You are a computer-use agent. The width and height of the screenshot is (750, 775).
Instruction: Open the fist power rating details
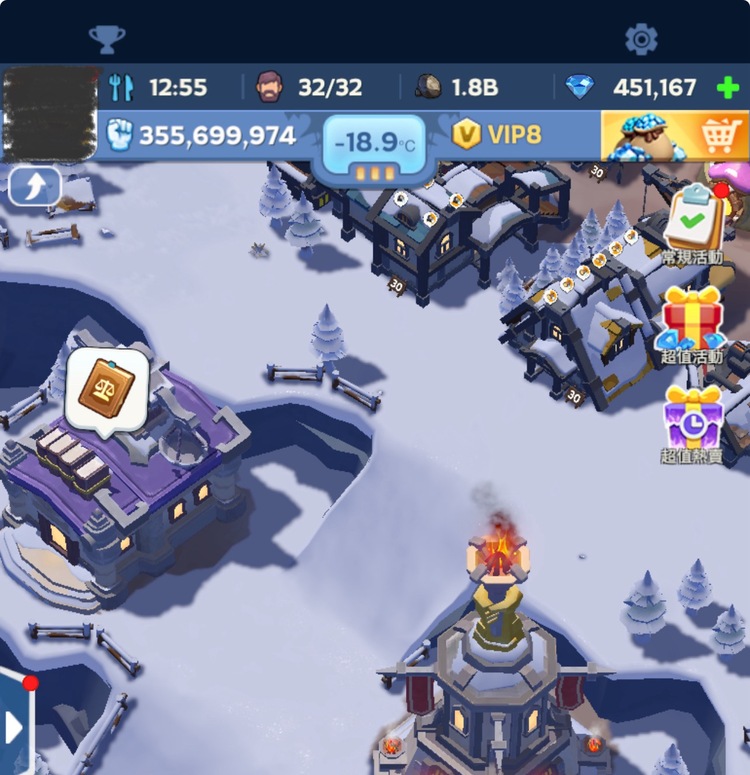pos(203,135)
